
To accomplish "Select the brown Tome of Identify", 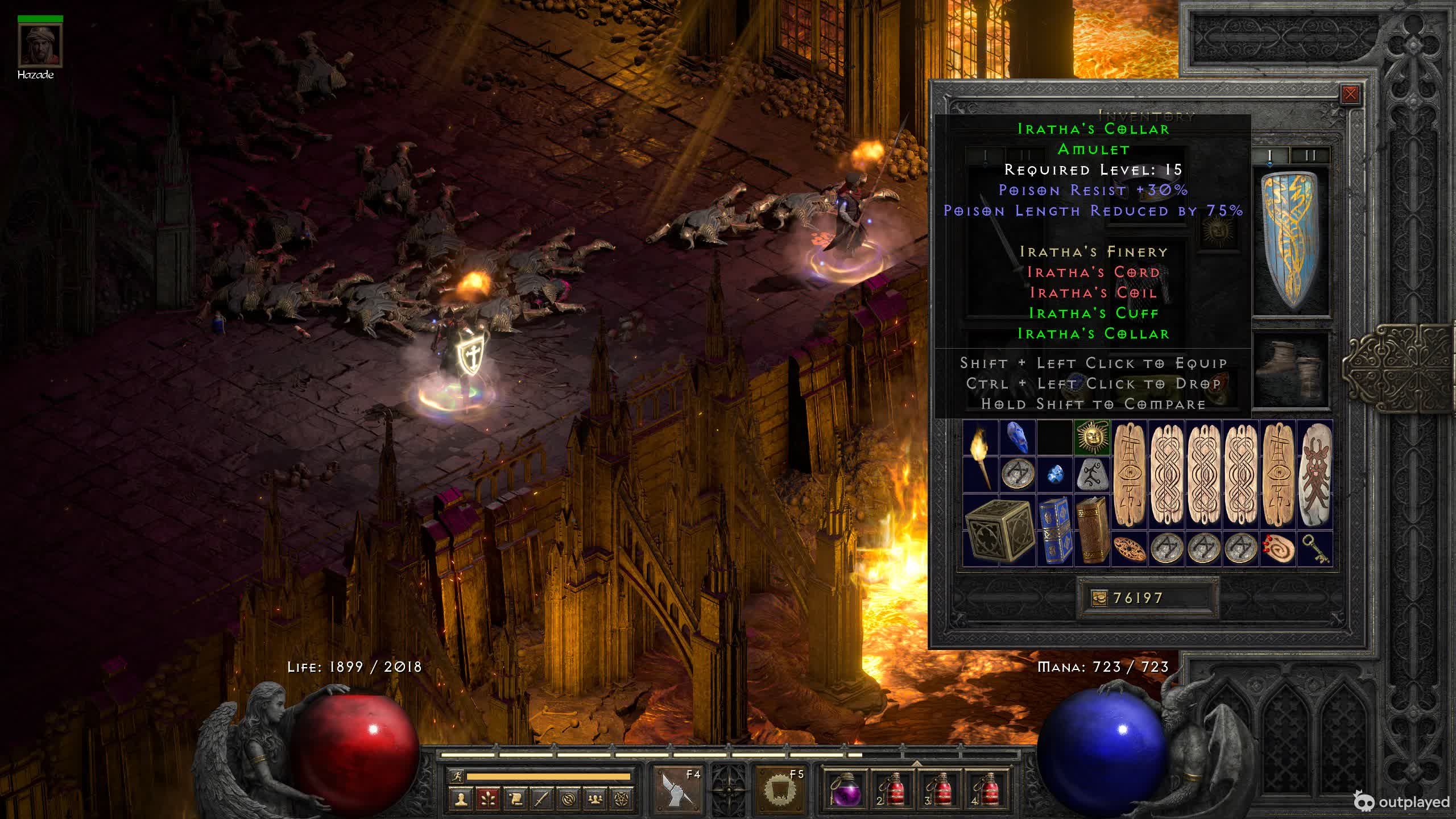I will point(1092,531).
